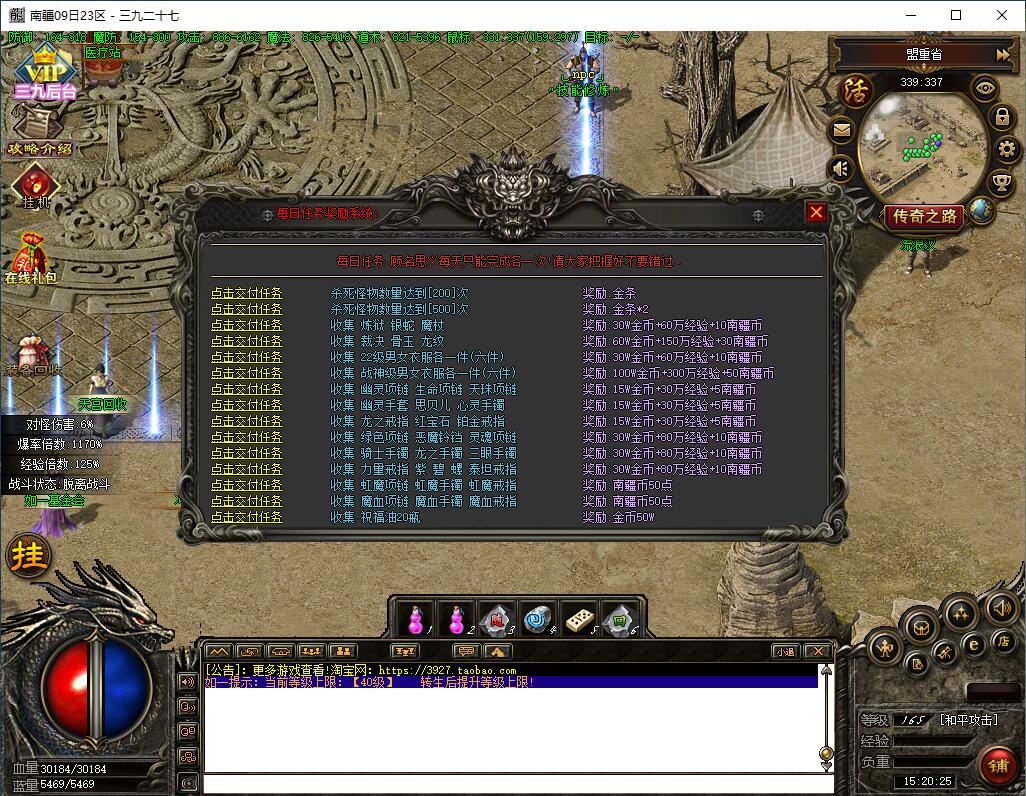Close the daily task reward dialog

pyautogui.click(x=816, y=213)
